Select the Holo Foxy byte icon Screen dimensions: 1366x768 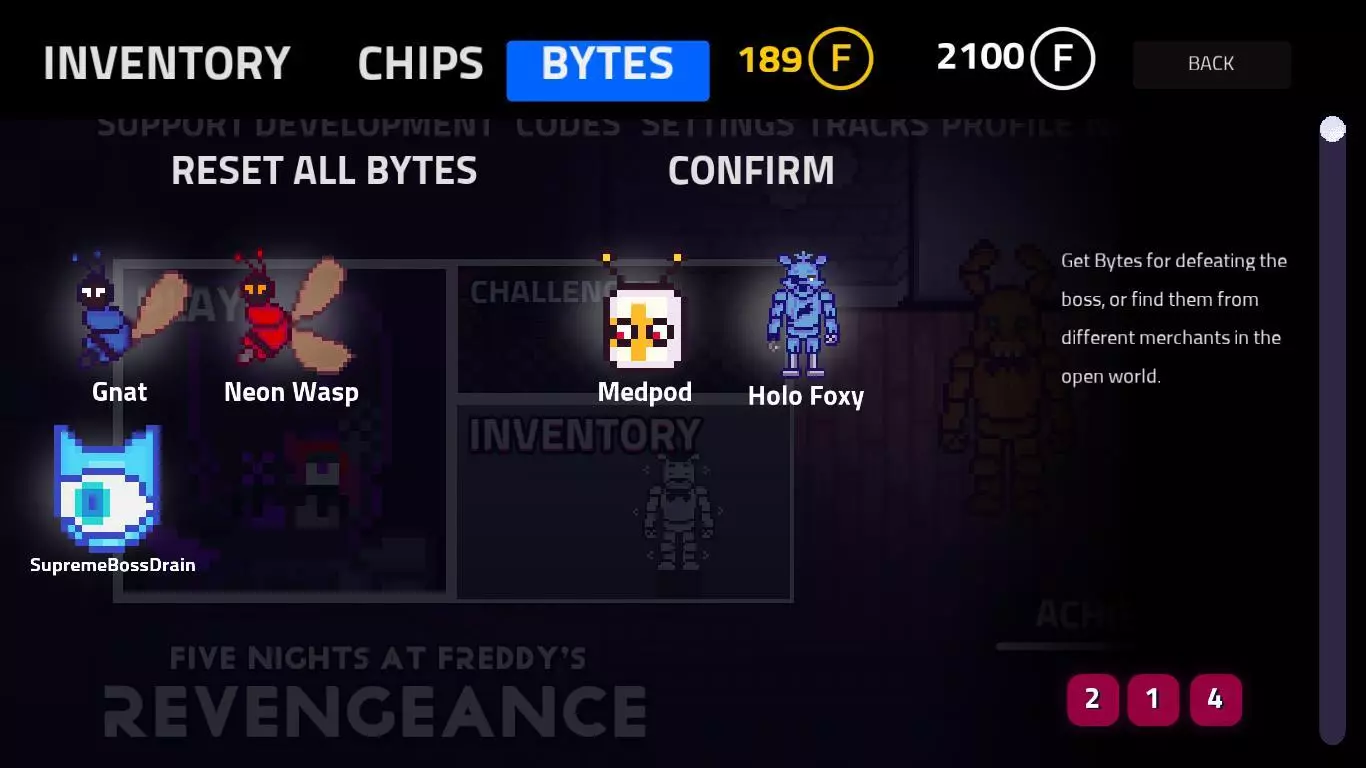[805, 315]
